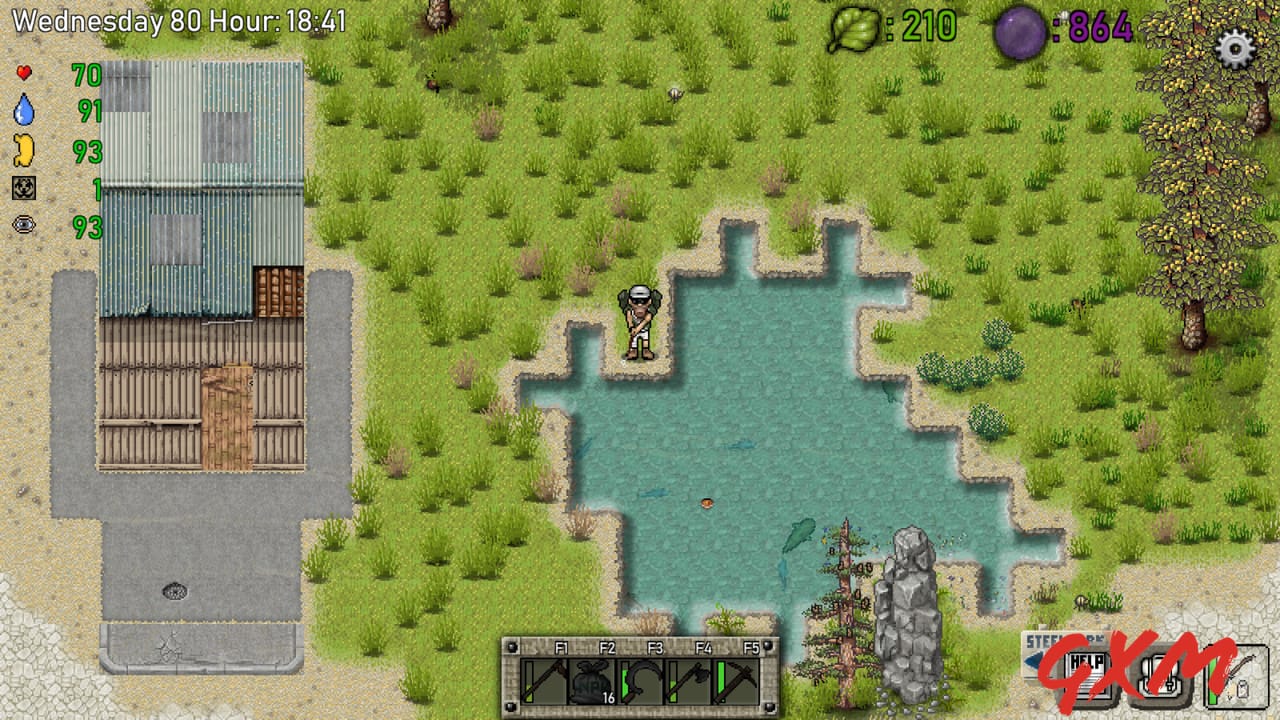Toggle the heart health stat icon
The width and height of the screenshot is (1280, 720).
[24, 74]
